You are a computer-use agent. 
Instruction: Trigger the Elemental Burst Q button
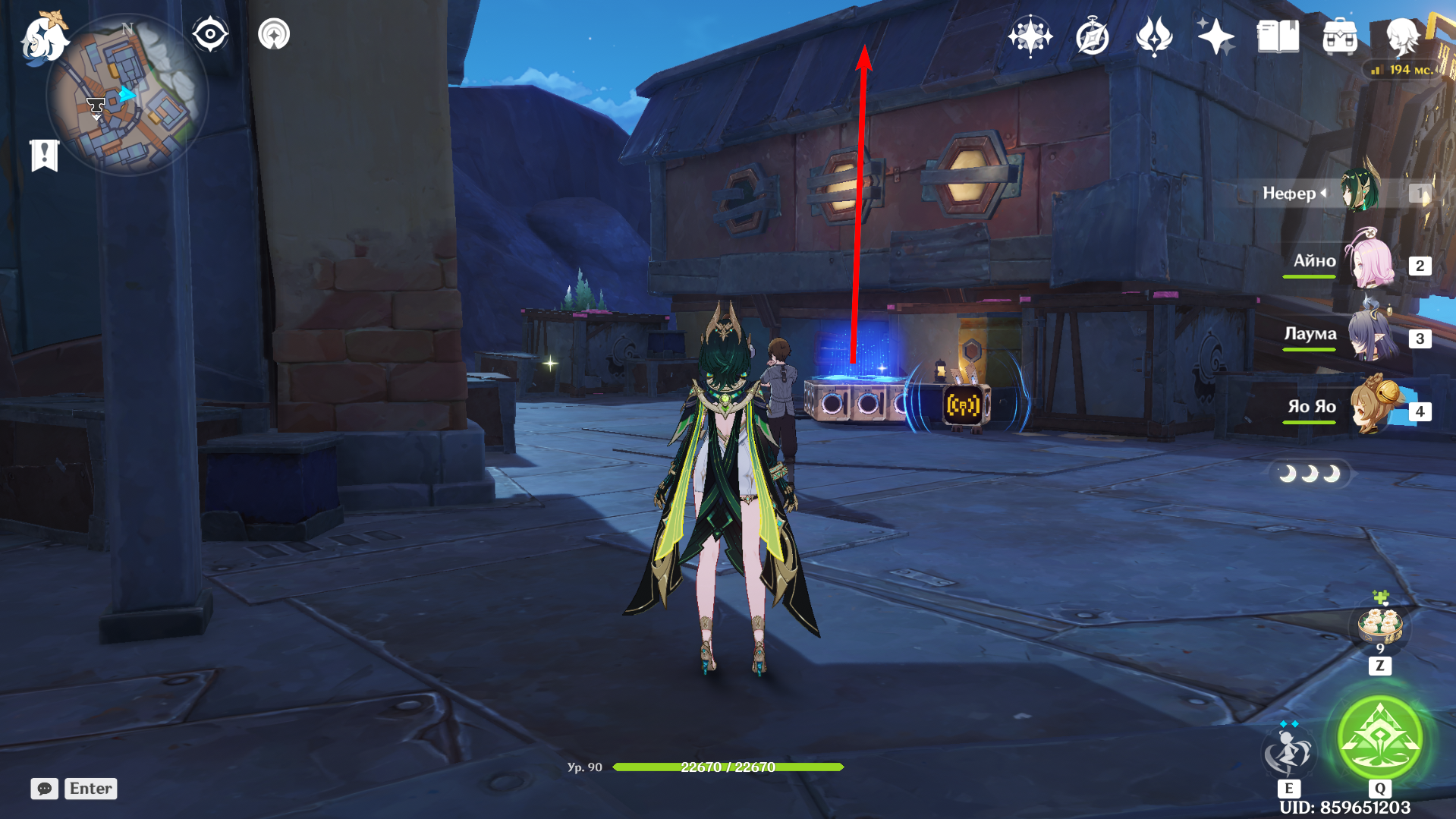[1379, 736]
